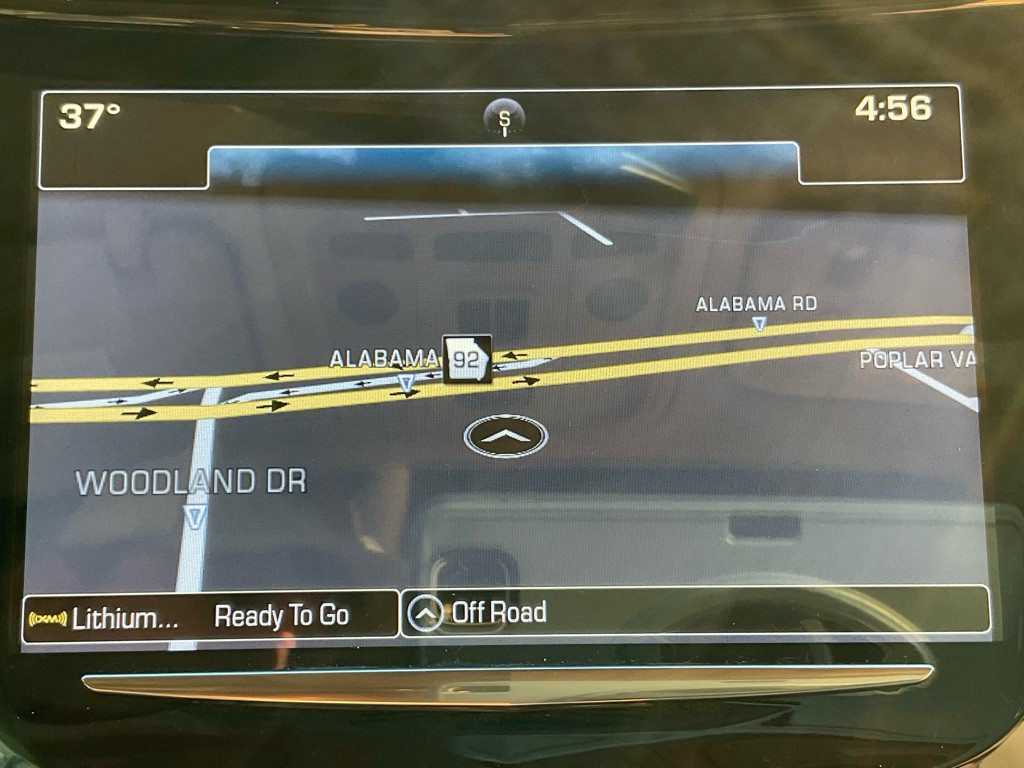Select the Off Road location bar
This screenshot has height=768, width=1024.
[694, 612]
